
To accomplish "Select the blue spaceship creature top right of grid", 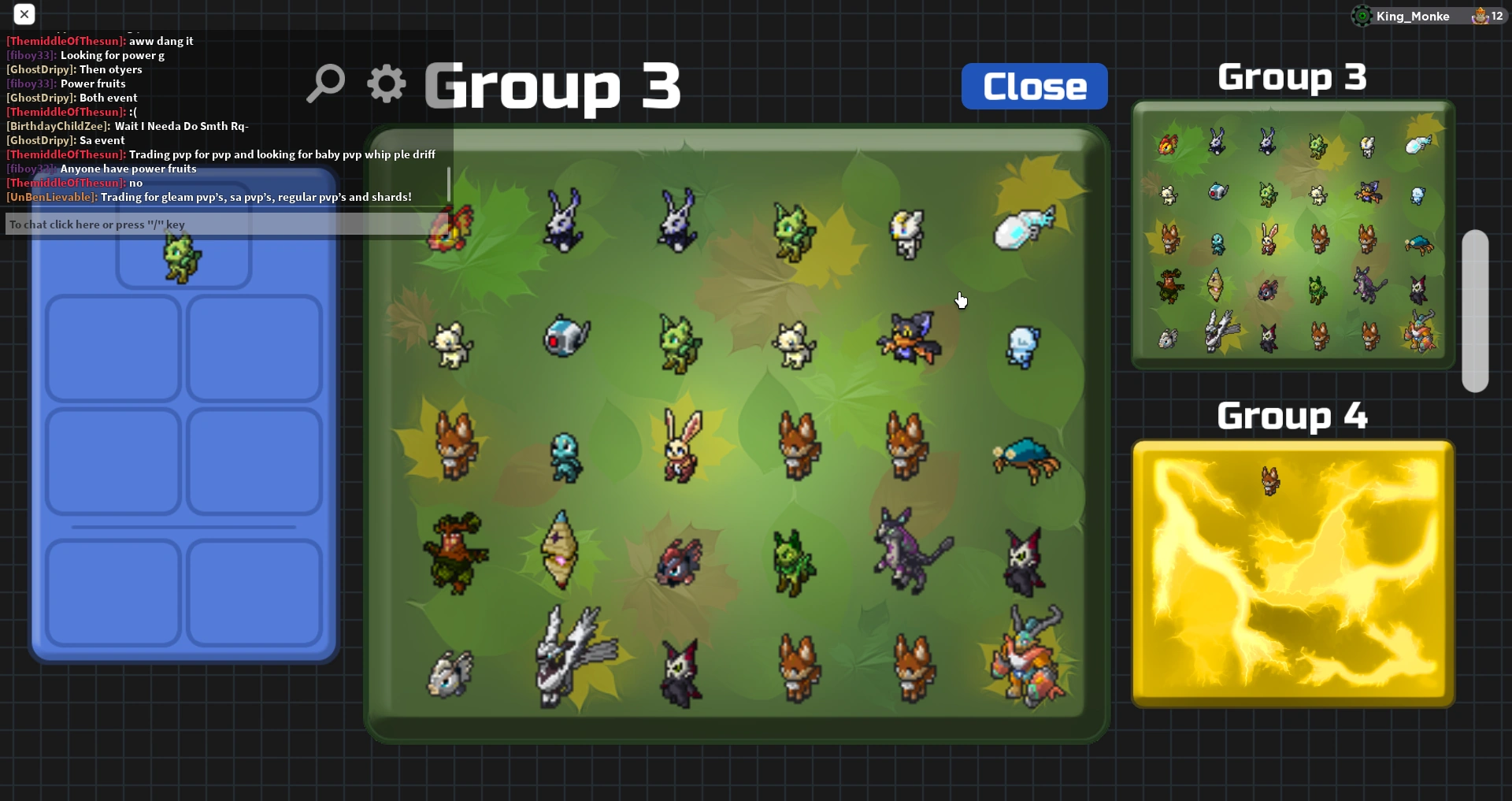I will pyautogui.click(x=1021, y=226).
